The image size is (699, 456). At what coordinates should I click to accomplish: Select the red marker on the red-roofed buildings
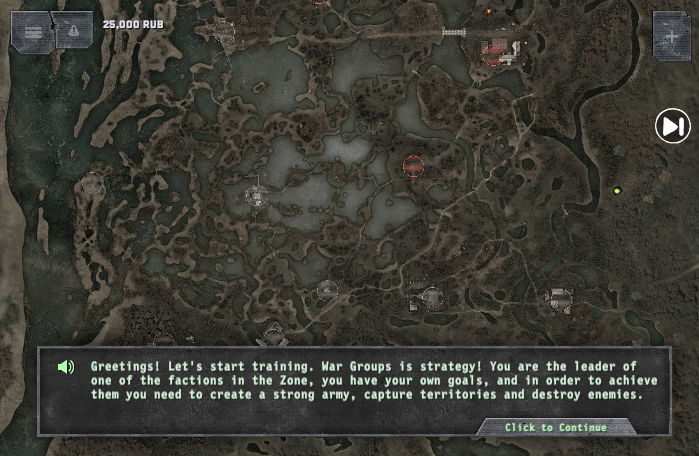pos(494,52)
